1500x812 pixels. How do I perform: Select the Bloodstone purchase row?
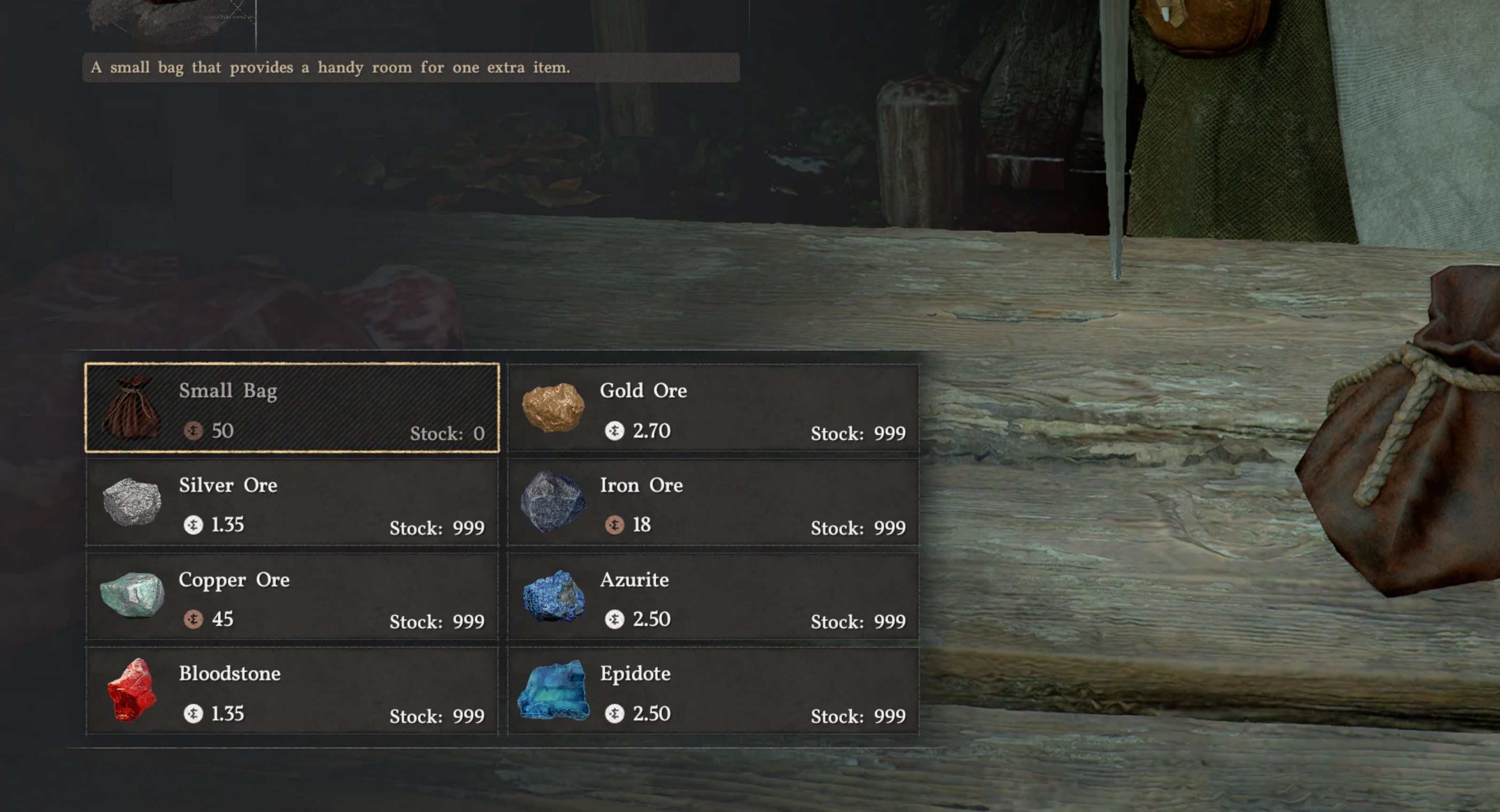[292, 691]
